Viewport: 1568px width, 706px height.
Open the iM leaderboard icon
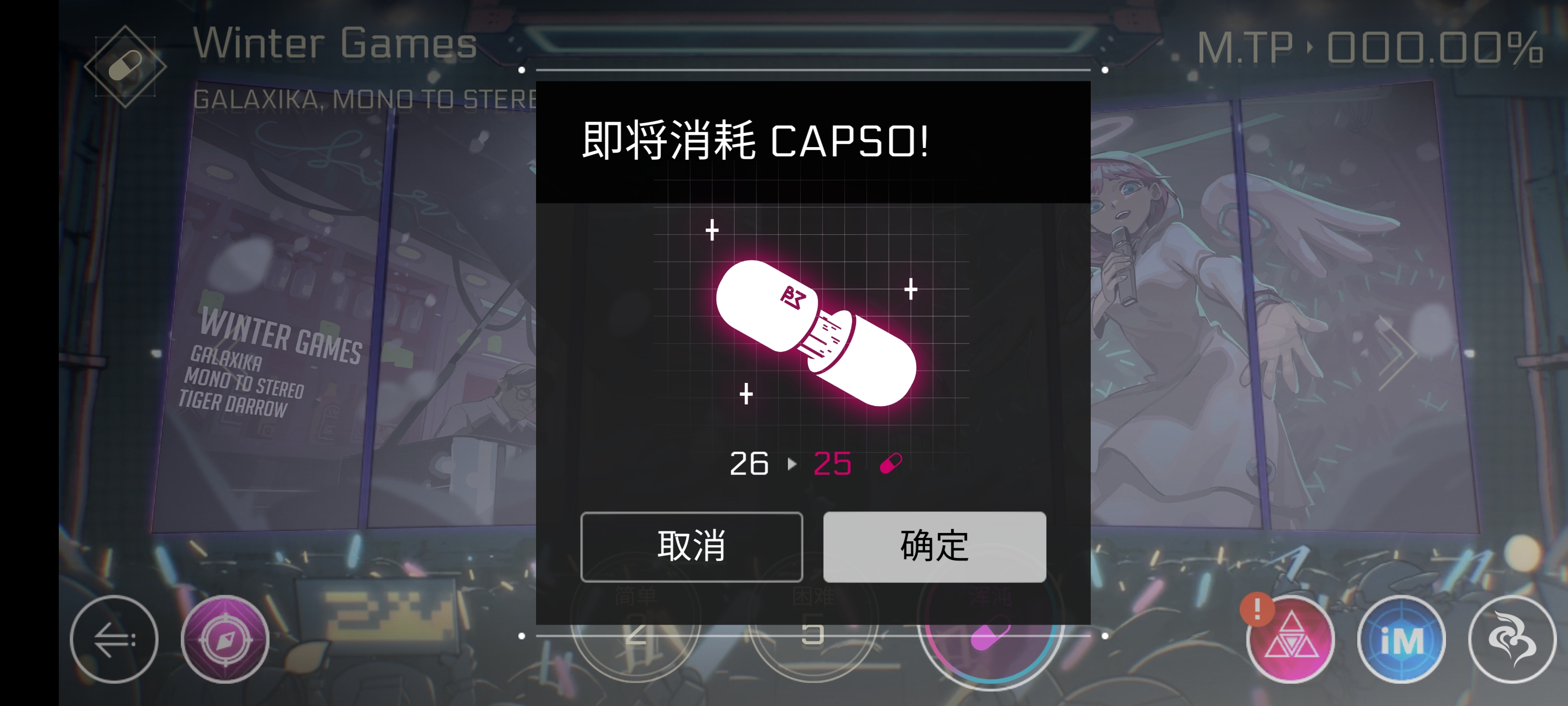coord(1402,640)
